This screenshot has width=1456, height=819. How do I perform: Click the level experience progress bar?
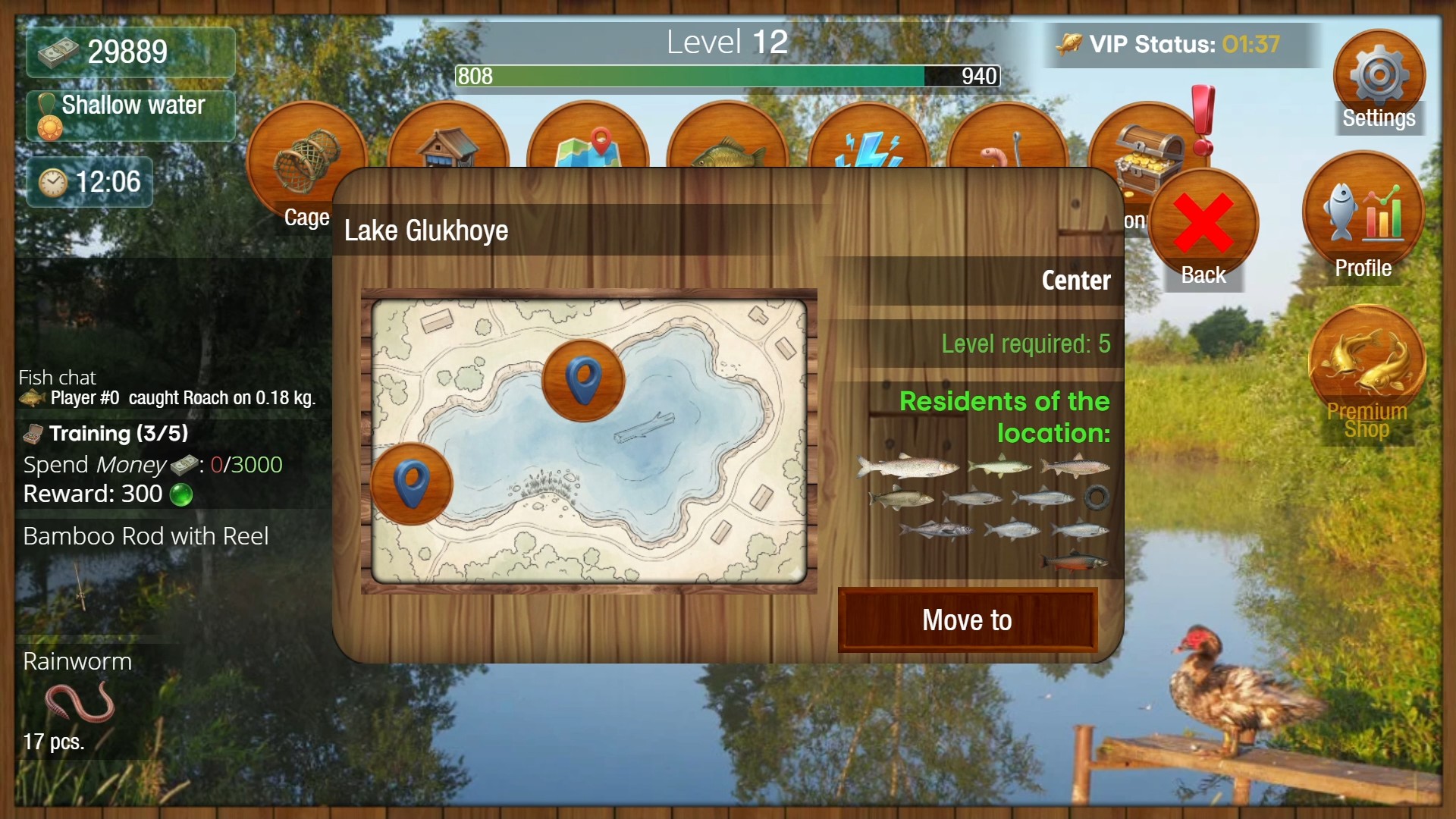coord(726,77)
